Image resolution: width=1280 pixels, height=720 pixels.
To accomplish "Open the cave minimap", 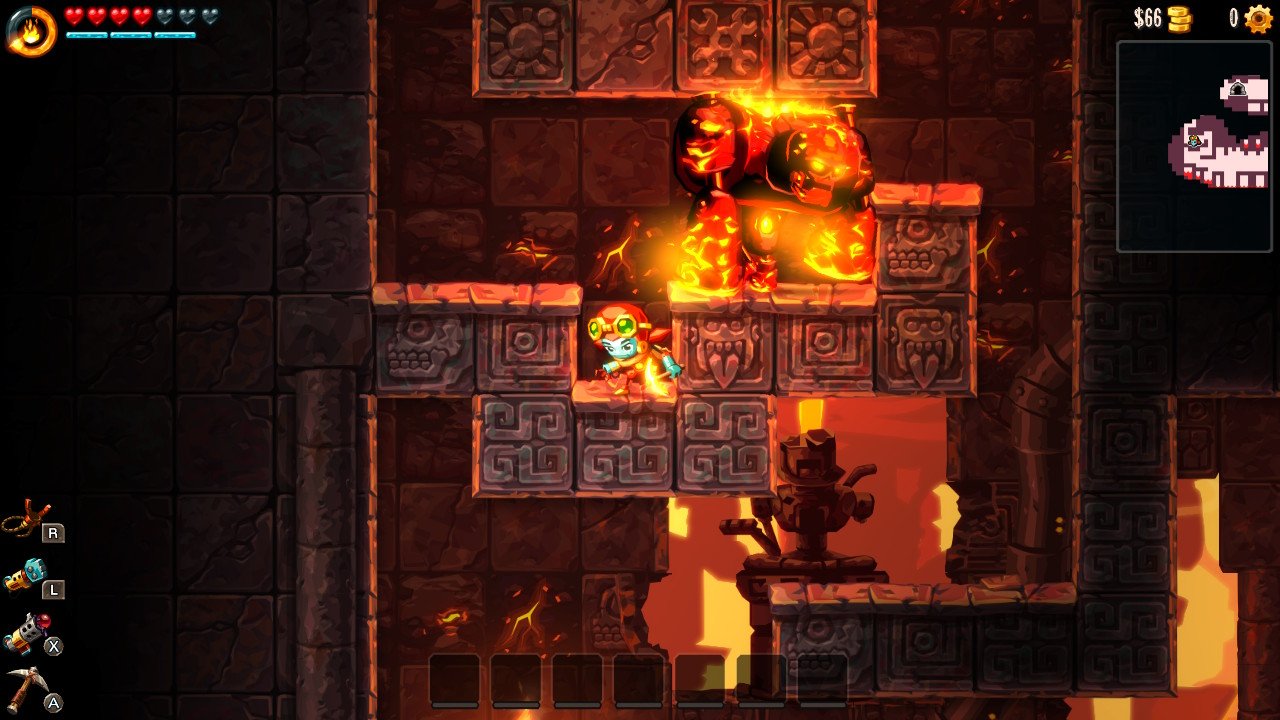I will pyautogui.click(x=1194, y=146).
